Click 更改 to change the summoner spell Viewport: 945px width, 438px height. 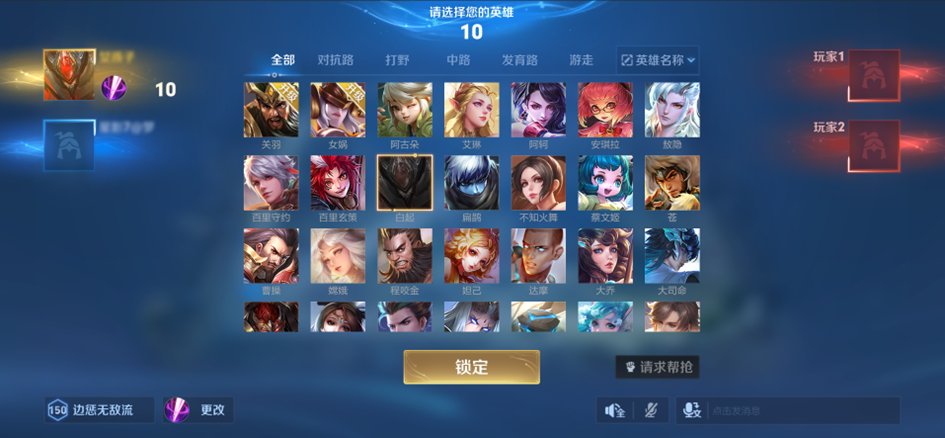tap(199, 410)
